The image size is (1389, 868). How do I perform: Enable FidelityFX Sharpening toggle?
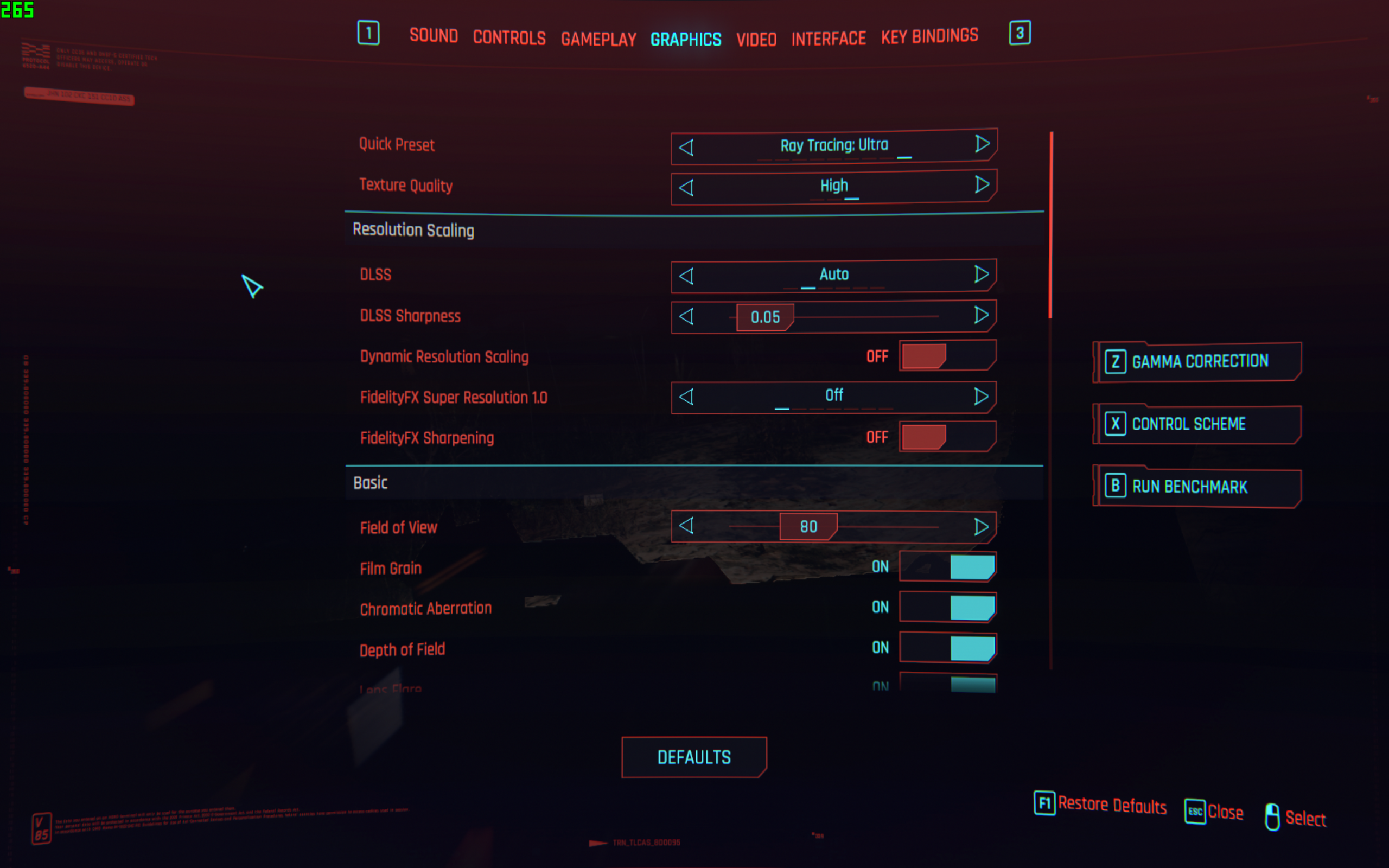click(x=947, y=437)
